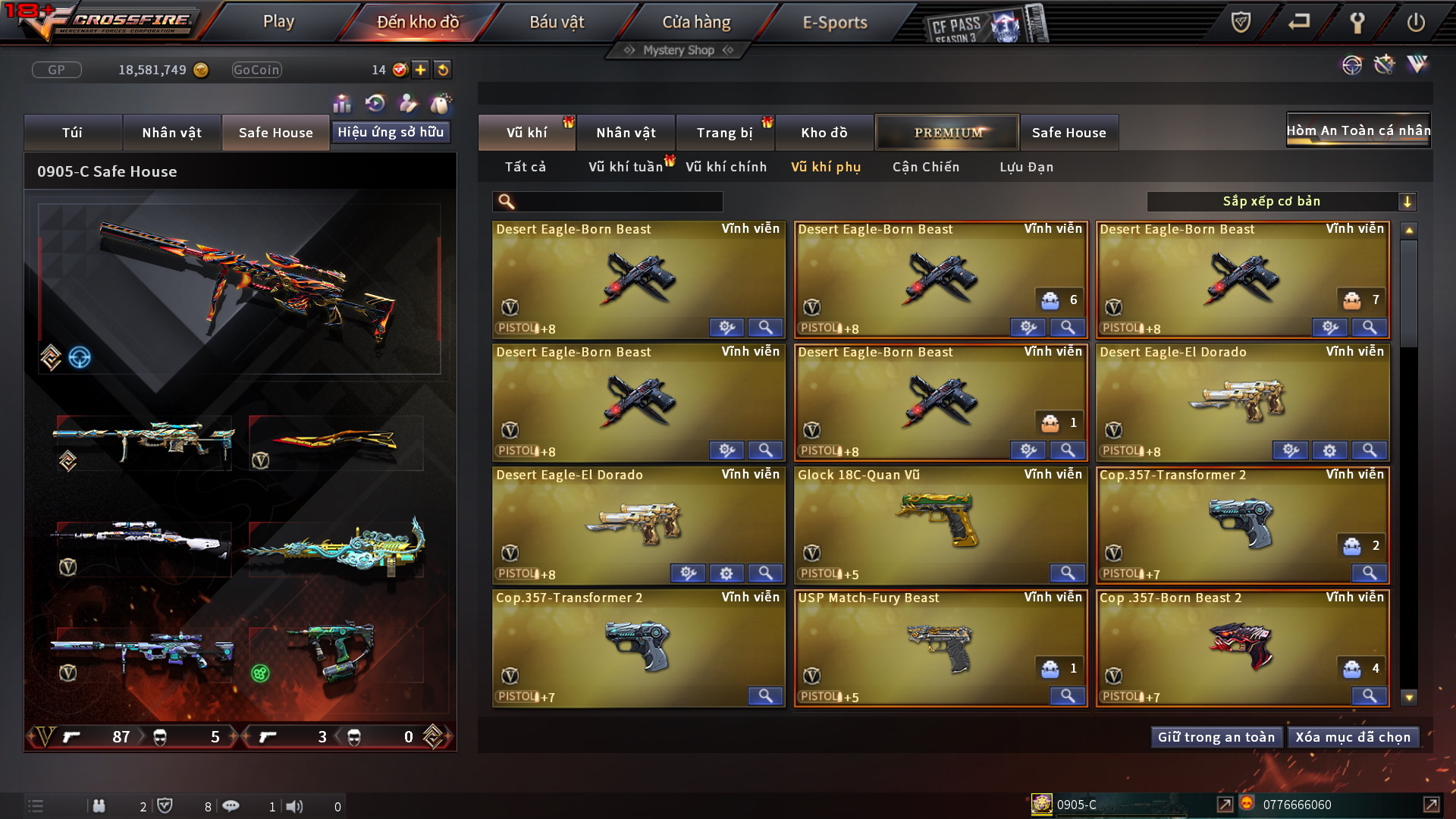This screenshot has width=1456, height=819.
Task: Open the Mystery Shop
Action: click(x=679, y=50)
